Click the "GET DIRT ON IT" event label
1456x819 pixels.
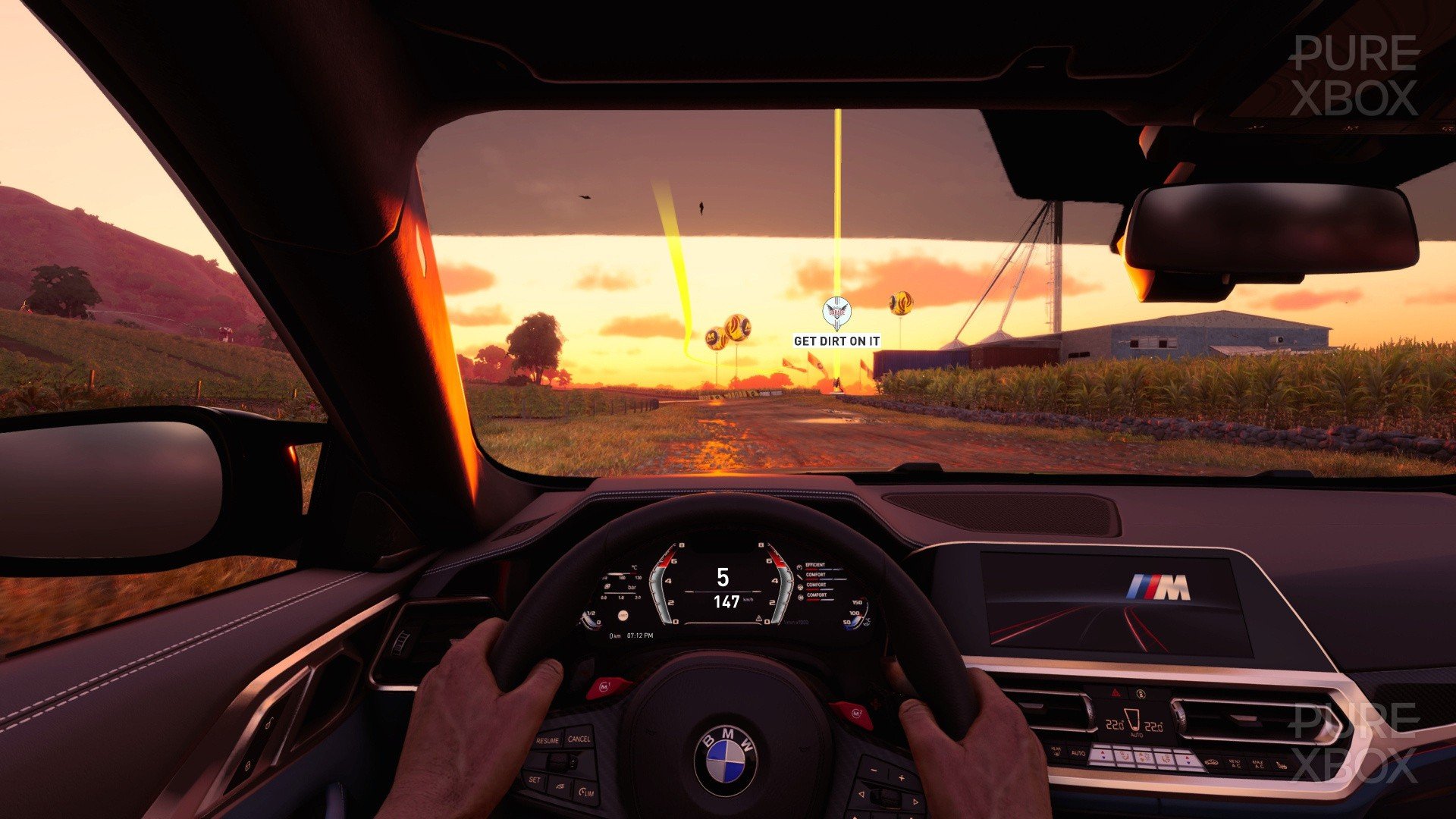836,341
